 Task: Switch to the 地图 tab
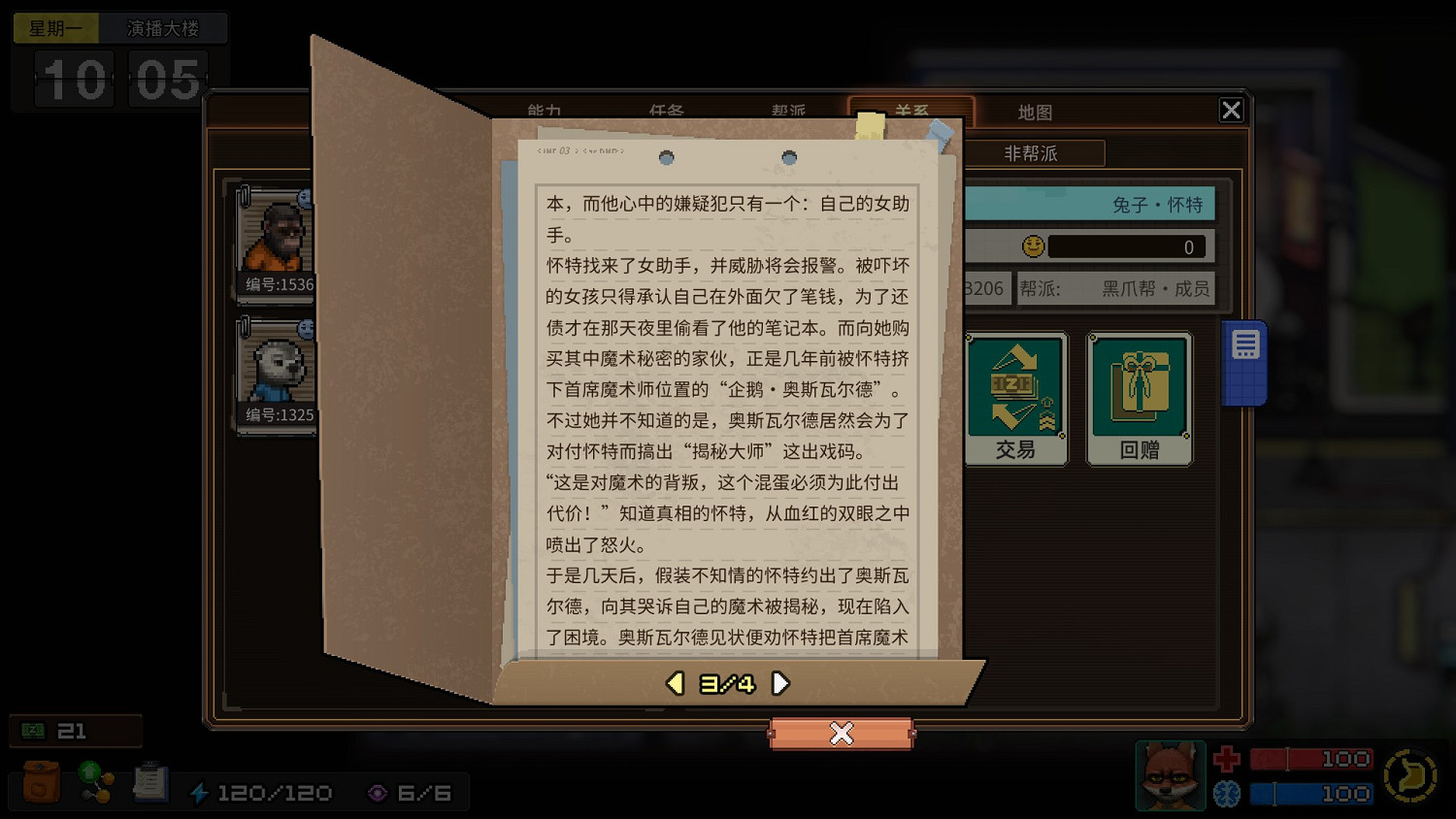pyautogui.click(x=1036, y=112)
